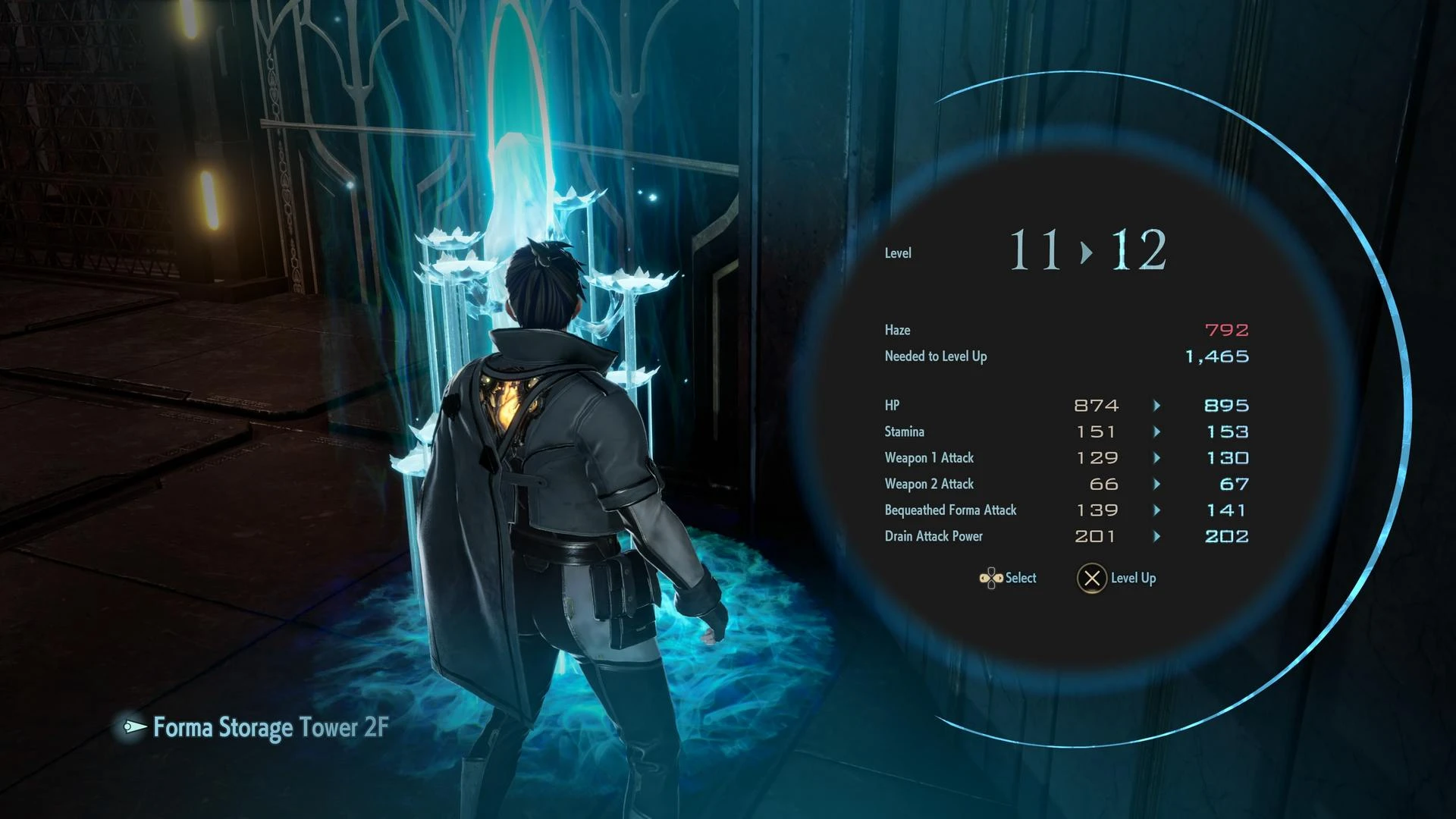Click the arrow icon beside Forma Storage Tower 2F
Image resolution: width=1456 pixels, height=819 pixels.
[x=133, y=727]
